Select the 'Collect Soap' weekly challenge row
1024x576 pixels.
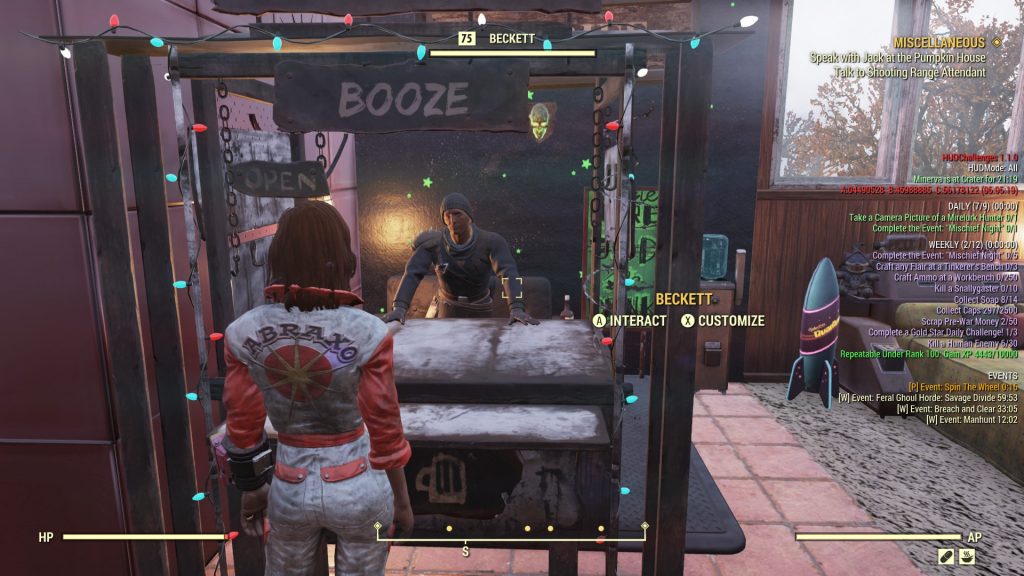pyautogui.click(x=985, y=299)
